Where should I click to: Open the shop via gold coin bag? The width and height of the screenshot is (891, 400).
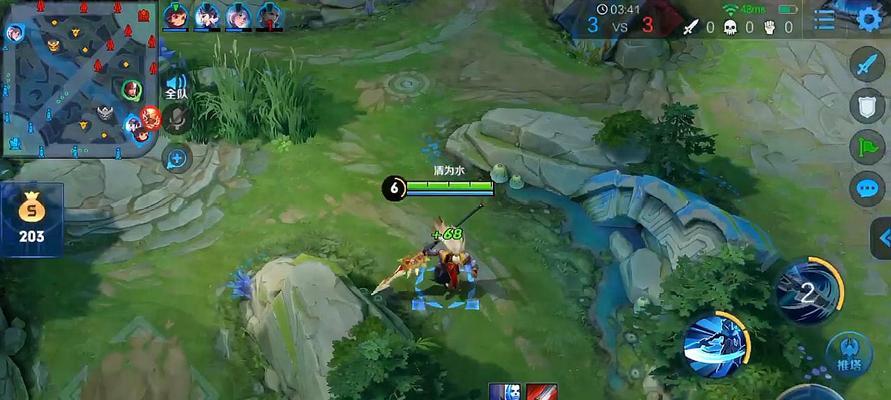pos(32,217)
